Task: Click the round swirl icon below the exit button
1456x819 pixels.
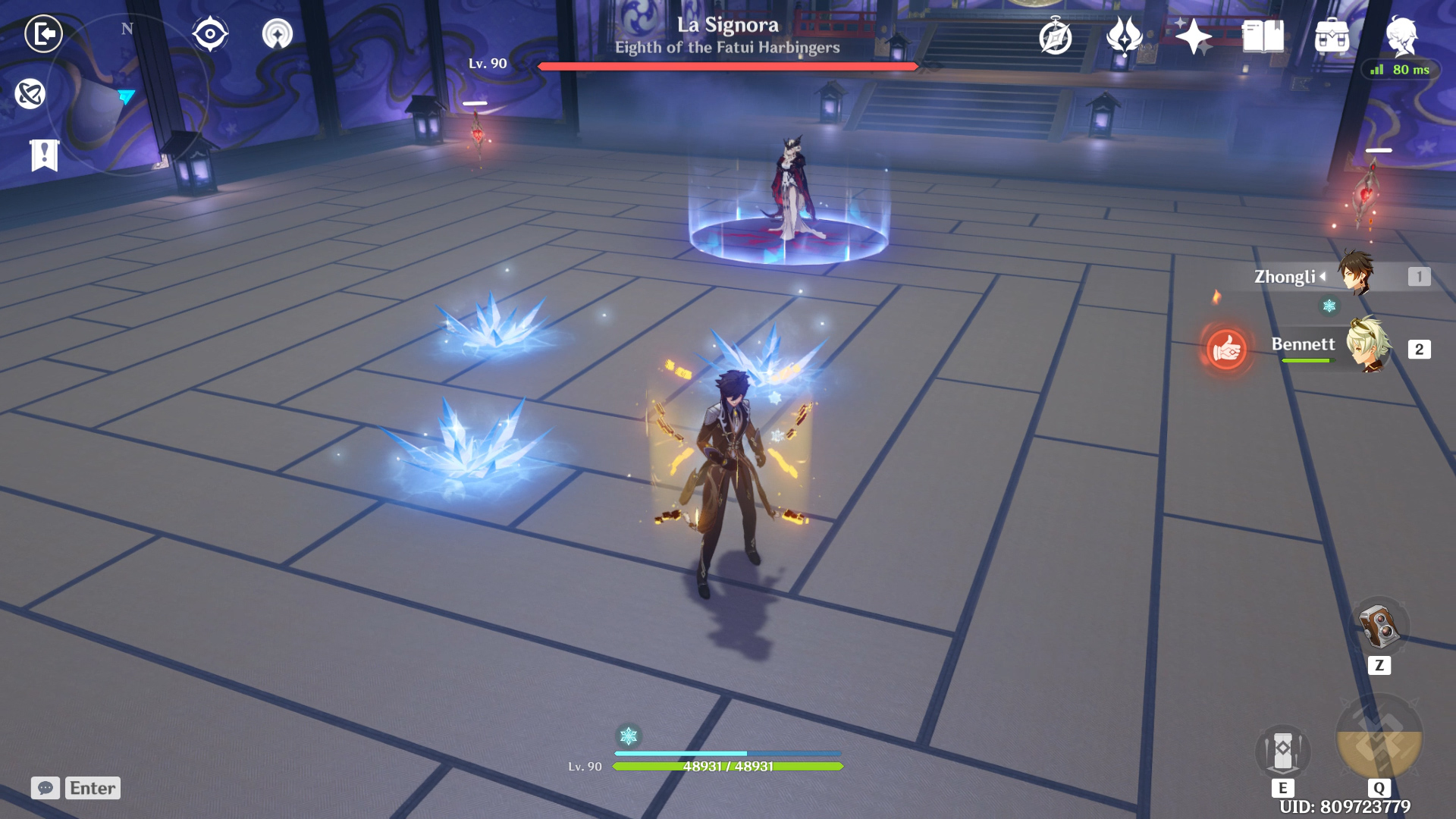Action: point(30,94)
